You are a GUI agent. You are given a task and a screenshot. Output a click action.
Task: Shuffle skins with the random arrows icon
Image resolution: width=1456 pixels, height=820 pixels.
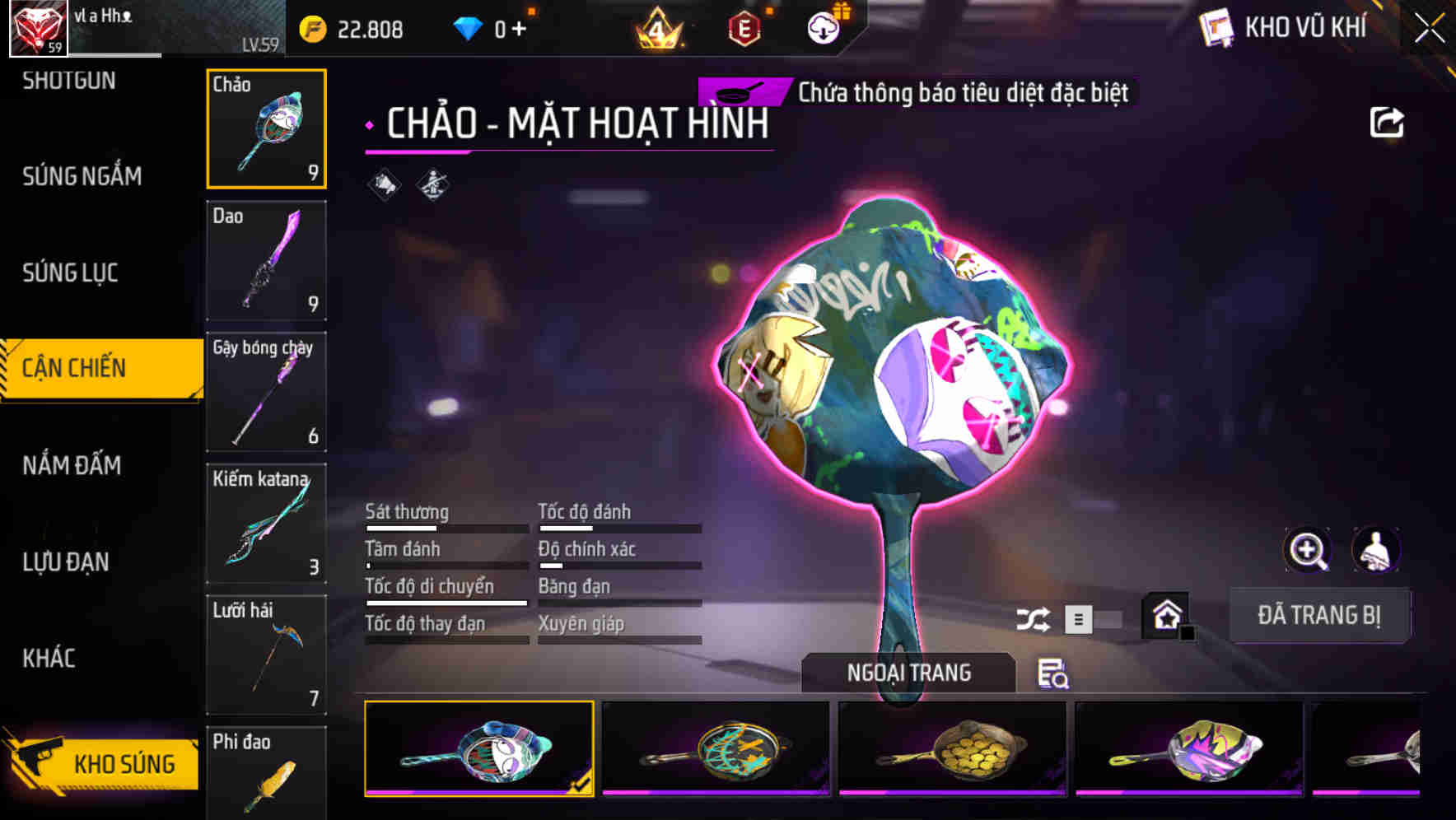(x=1032, y=619)
